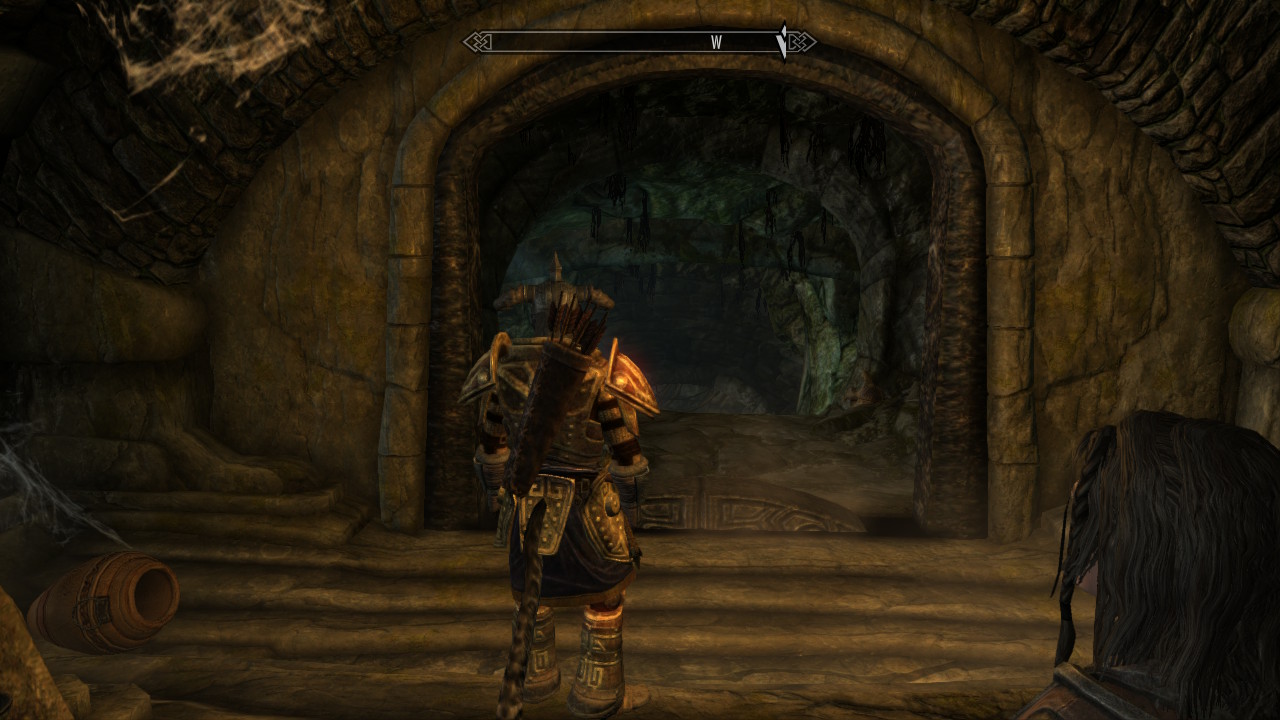Select the quest marker on the compass
The image size is (1280, 720).
click(x=783, y=41)
